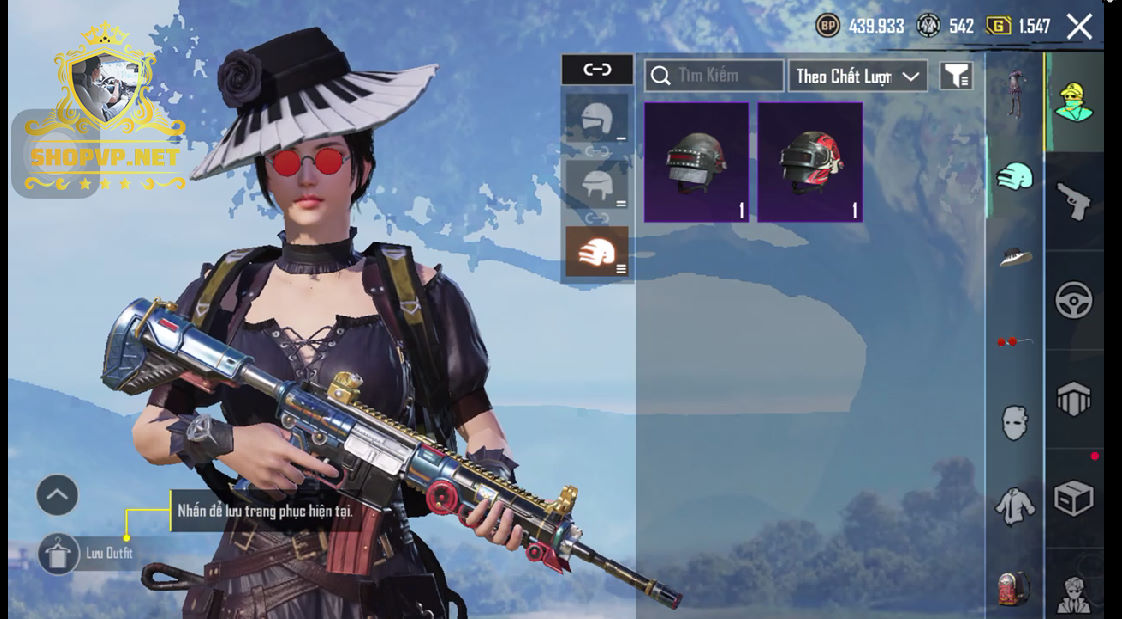Close the inventory with the X button

(x=1079, y=27)
